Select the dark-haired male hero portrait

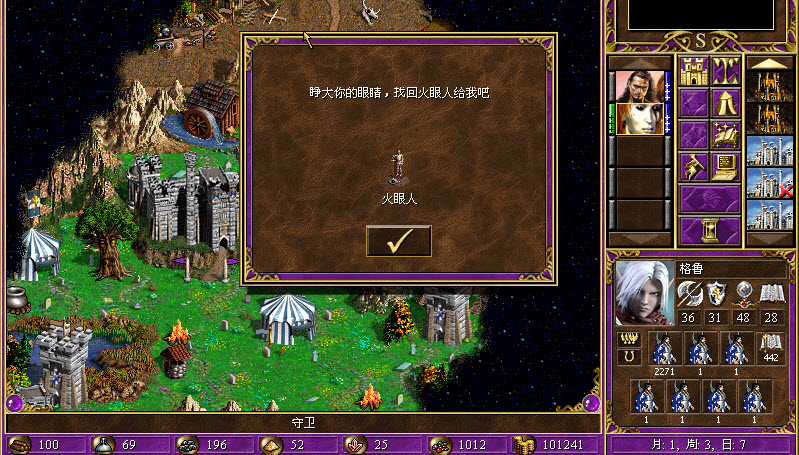click(x=637, y=87)
